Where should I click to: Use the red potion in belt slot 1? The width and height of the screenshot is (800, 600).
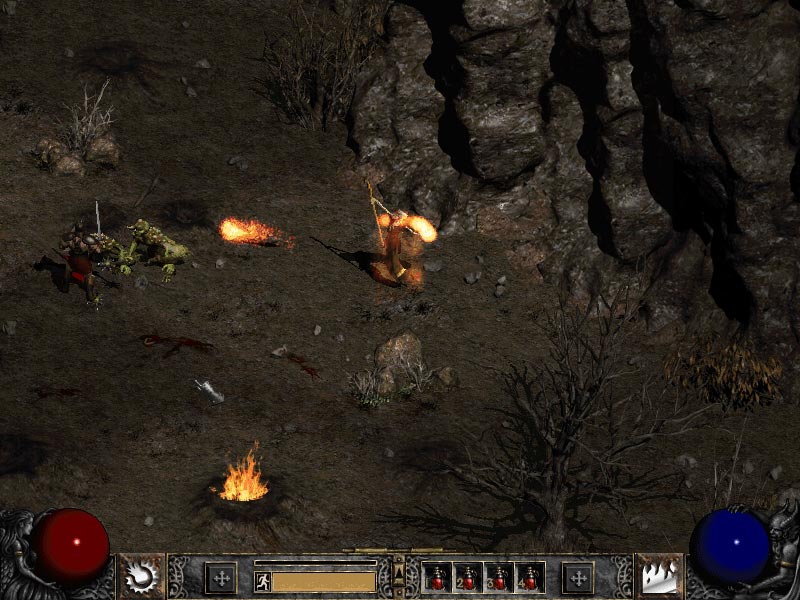coord(437,578)
